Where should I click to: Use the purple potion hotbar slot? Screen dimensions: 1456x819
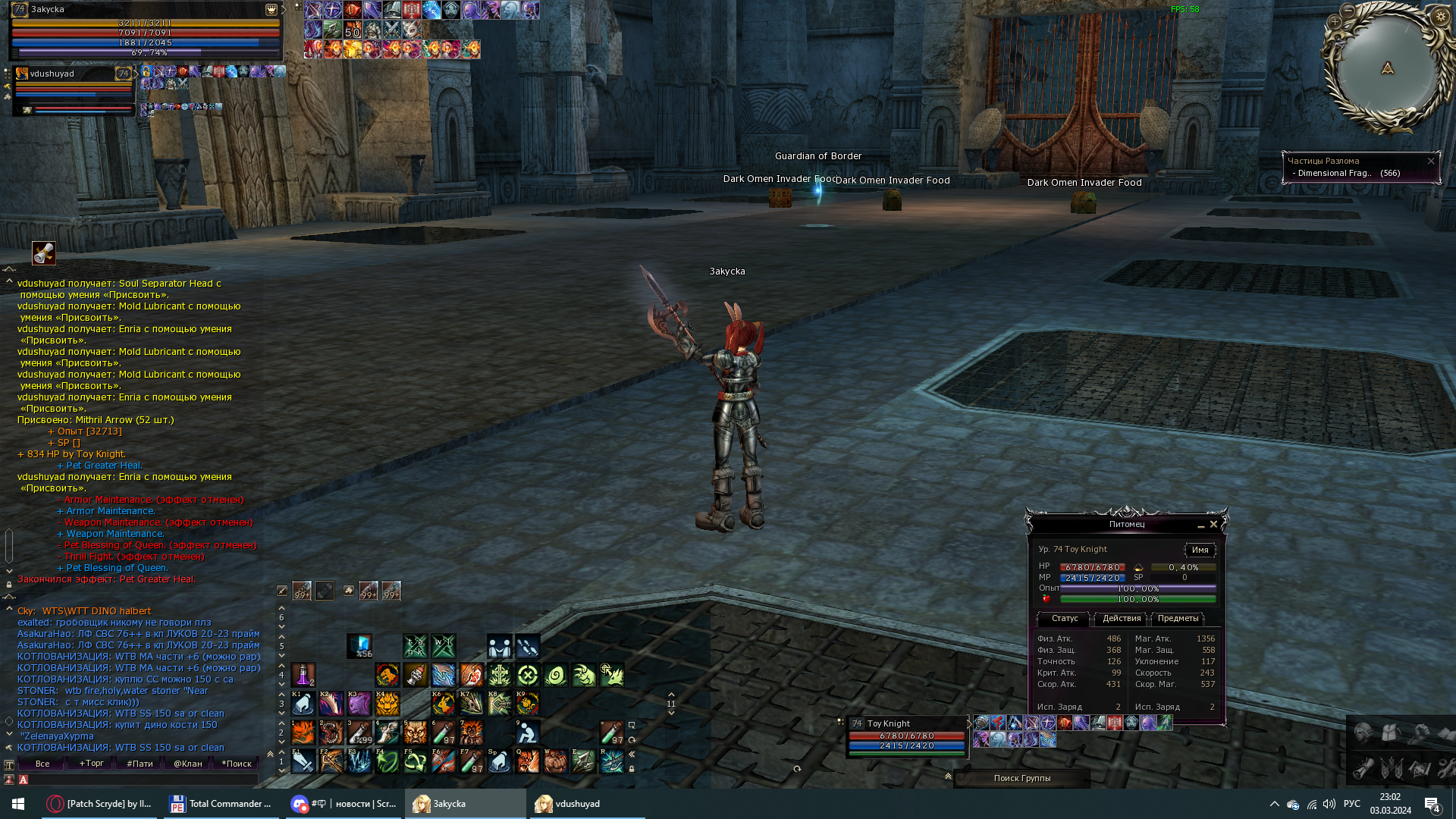[303, 674]
